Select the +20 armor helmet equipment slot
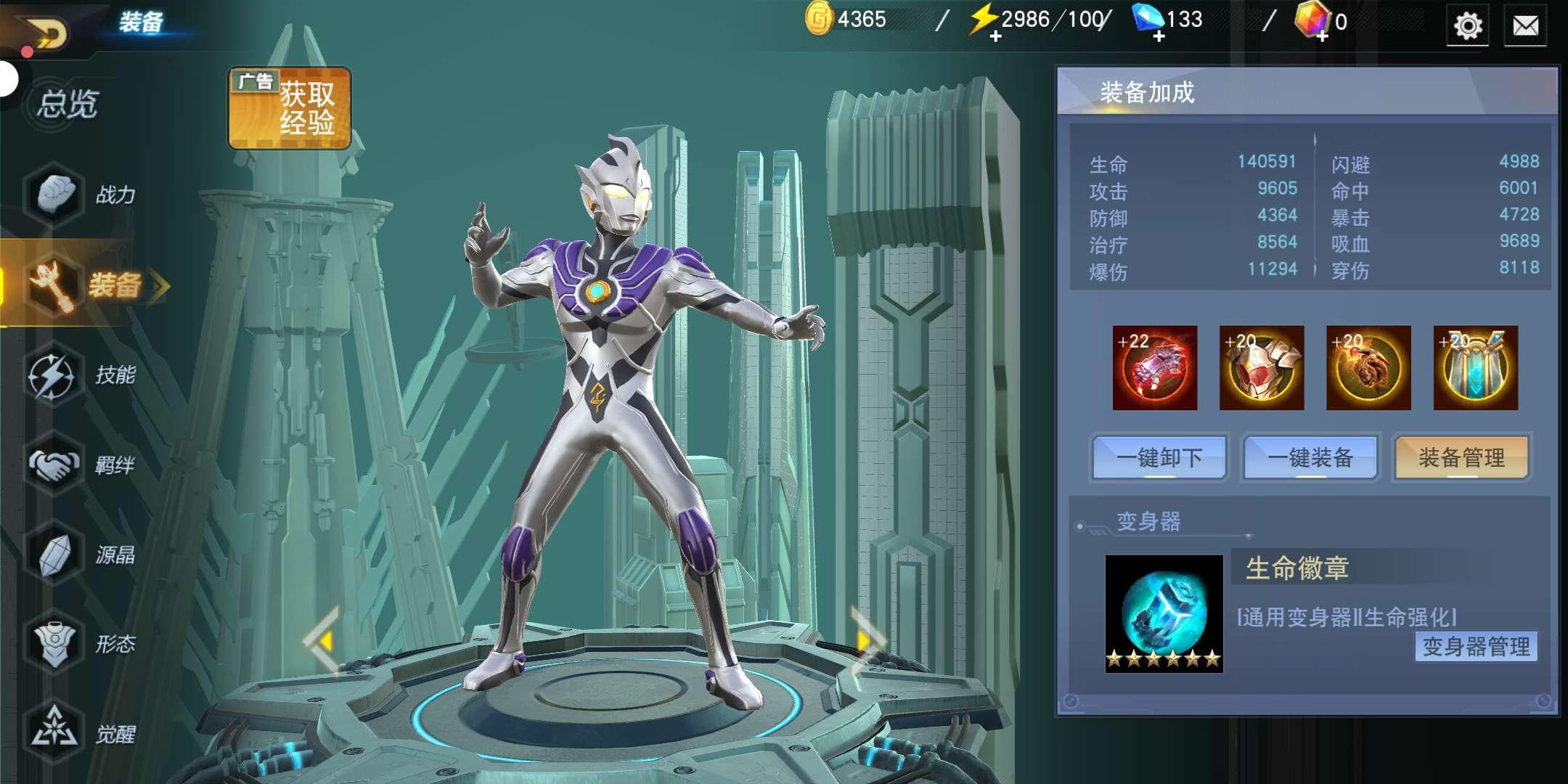The width and height of the screenshot is (1568, 784). (1262, 368)
